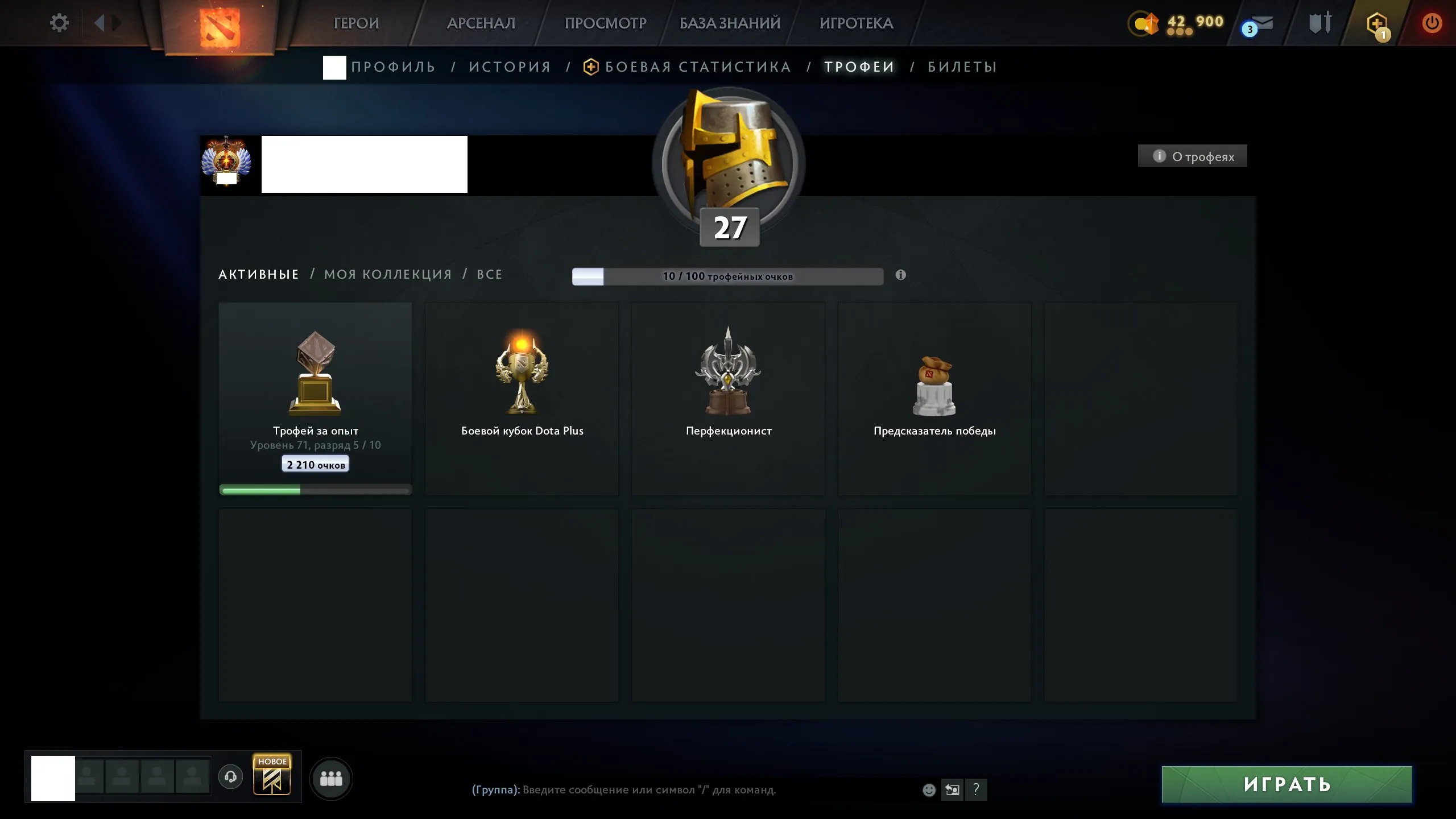Click the chat help question mark

coord(977,789)
